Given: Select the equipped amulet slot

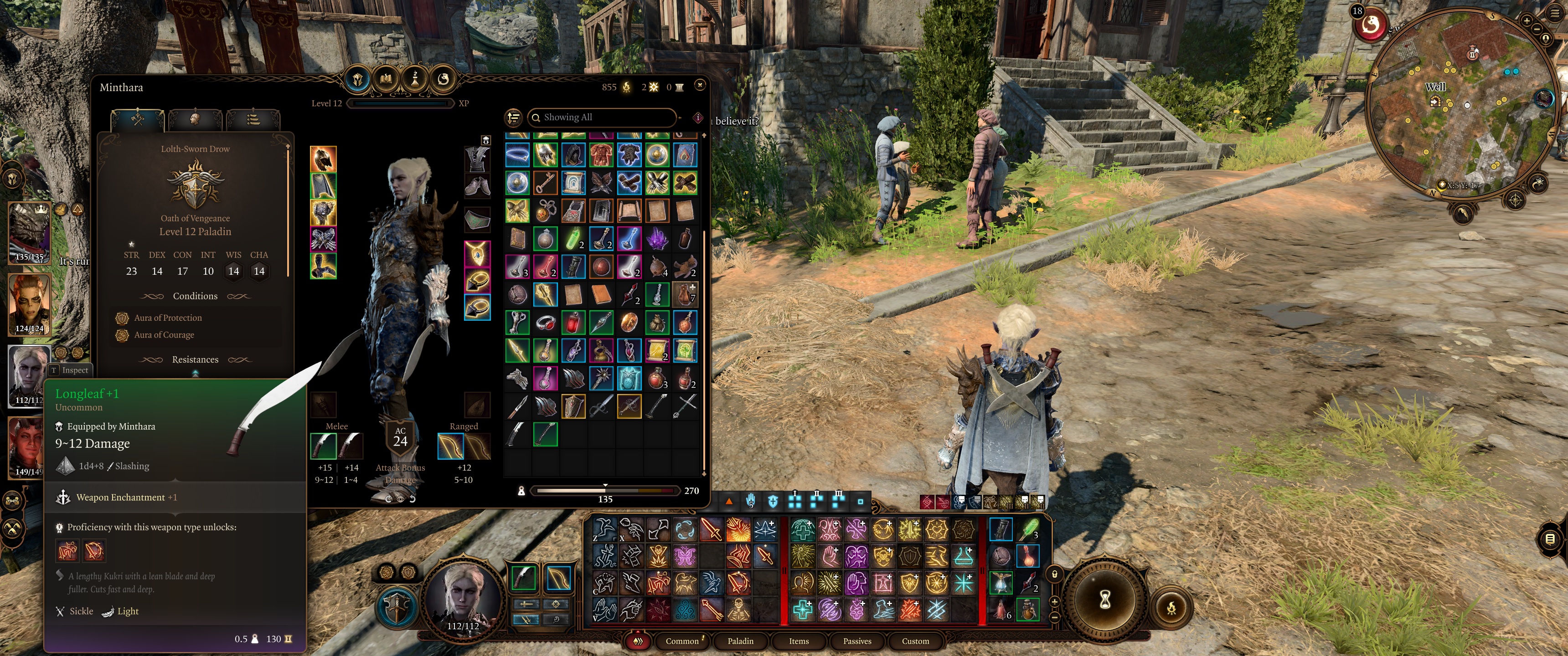Looking at the screenshot, I should coord(477,253).
